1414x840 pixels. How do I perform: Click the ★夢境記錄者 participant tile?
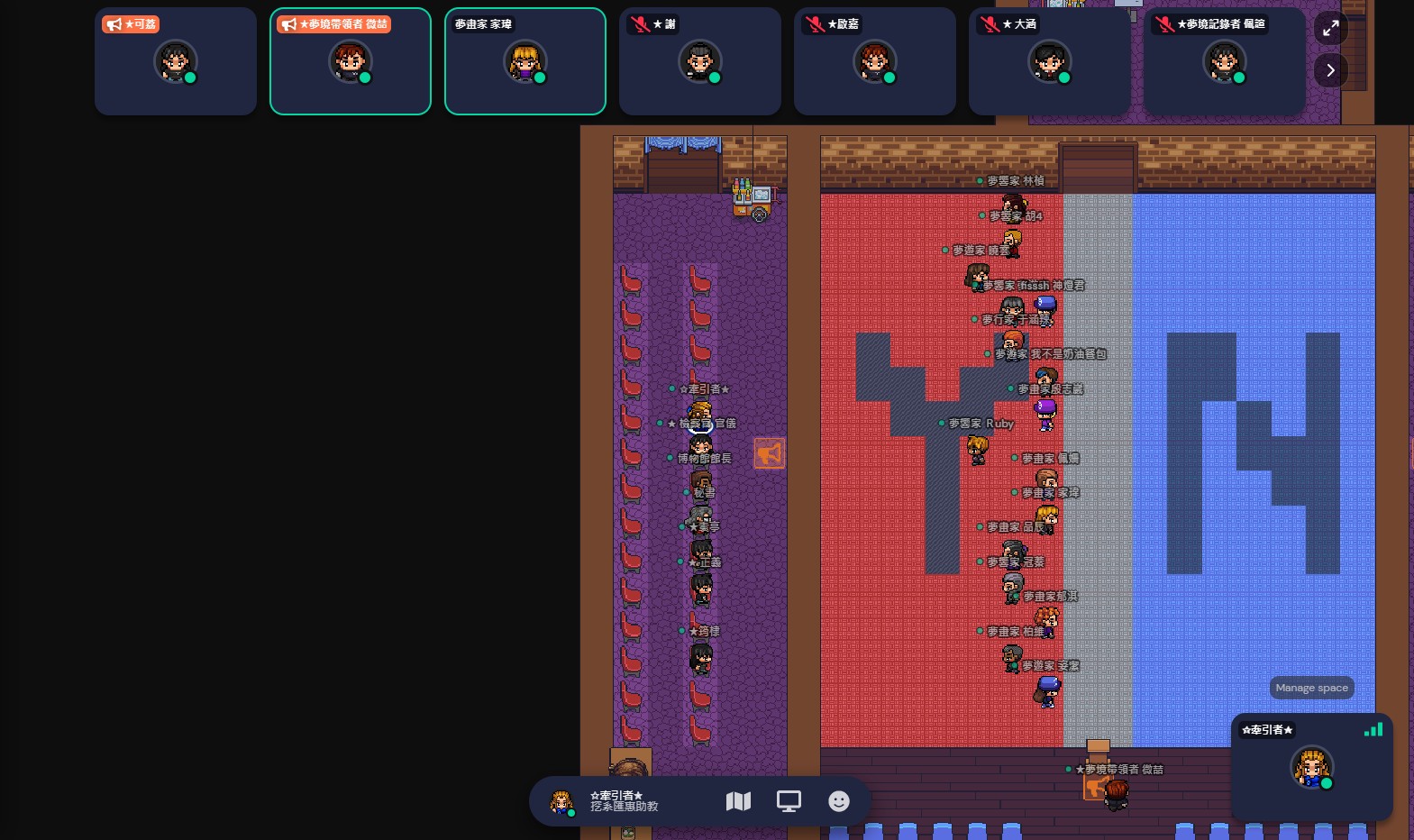[x=1225, y=61]
